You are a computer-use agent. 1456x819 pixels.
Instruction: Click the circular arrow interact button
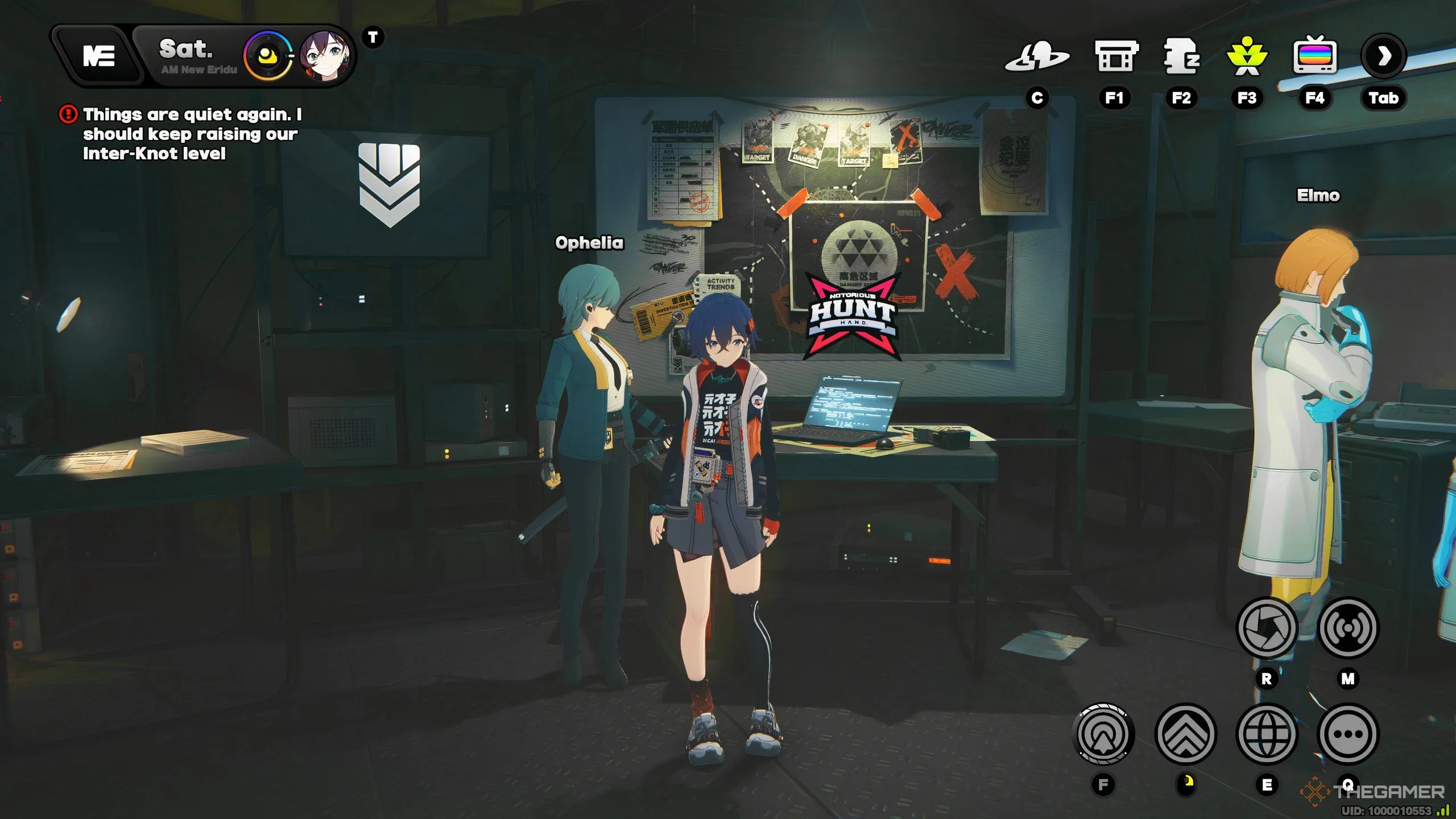pos(1103,734)
